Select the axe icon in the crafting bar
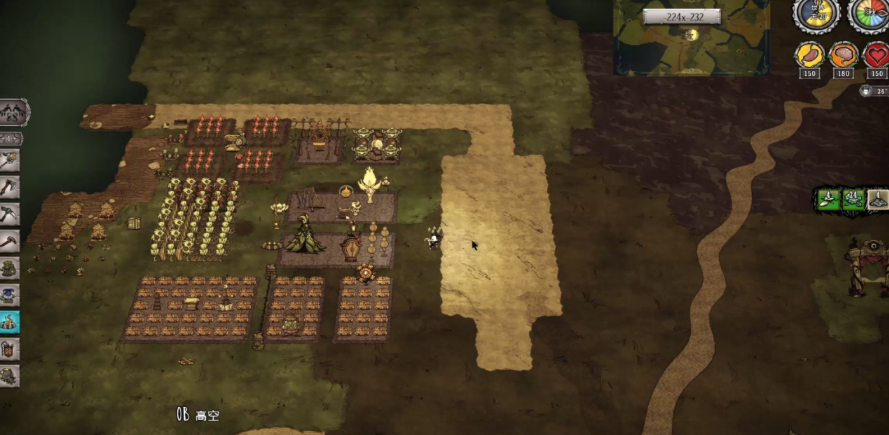This screenshot has width=889, height=435. pos(10,187)
